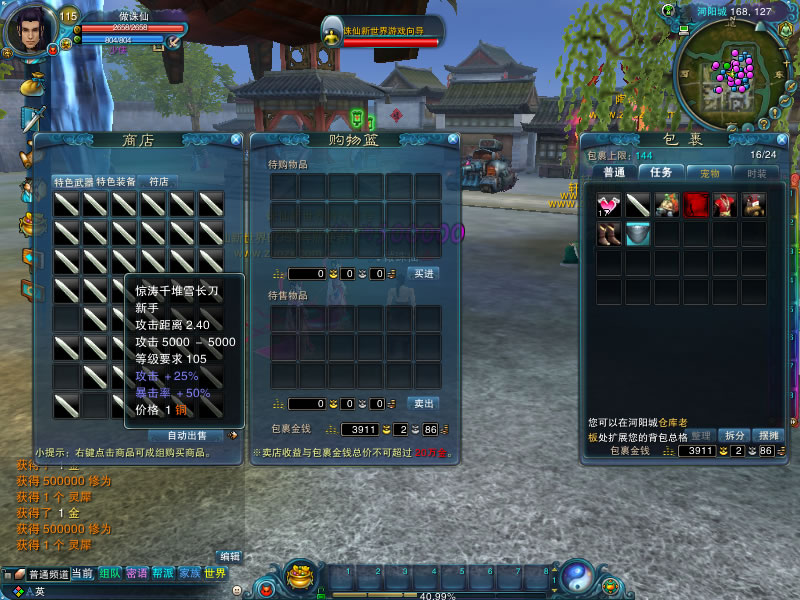Switch to the 特色装备 shop tab
The width and height of the screenshot is (800, 600).
coord(116,182)
